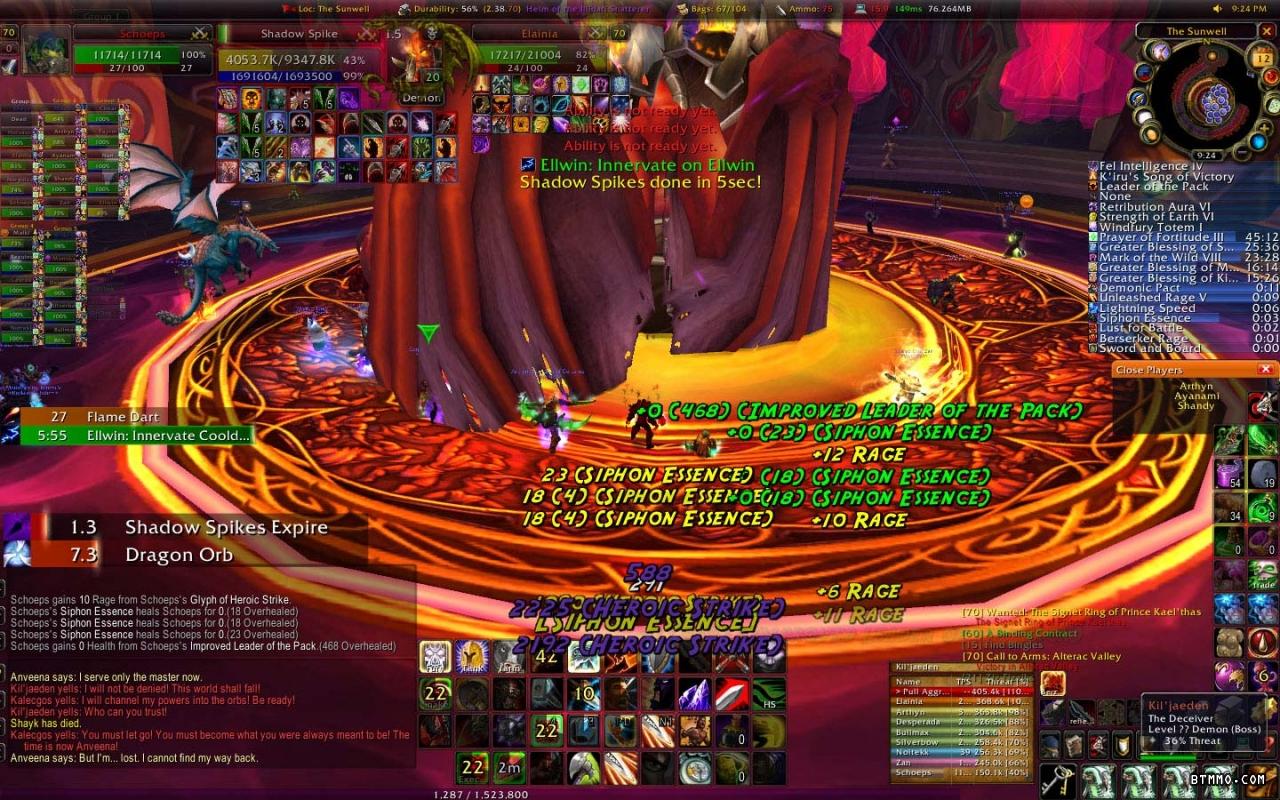Use the ability showing 2m cooldown
The image size is (1280, 800).
pyautogui.click(x=509, y=767)
